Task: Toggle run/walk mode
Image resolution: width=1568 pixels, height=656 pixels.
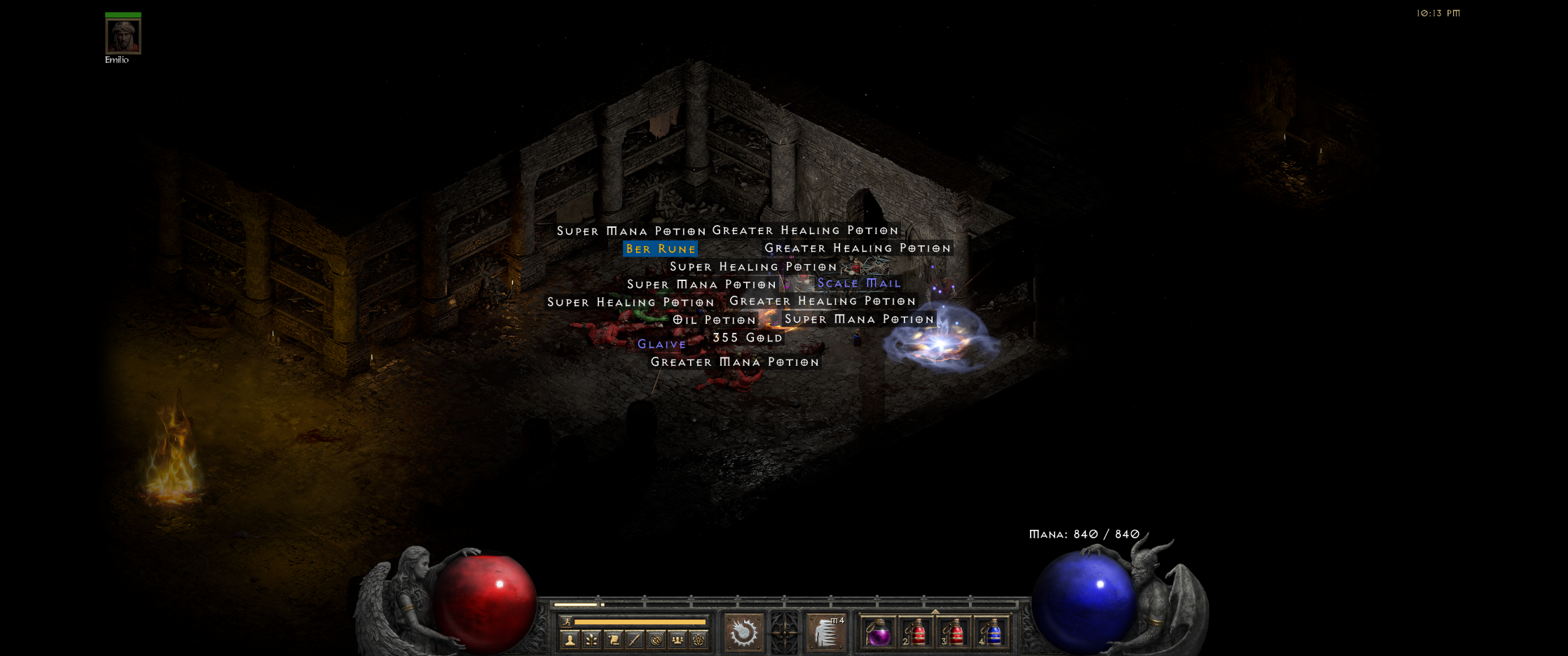Action: pyautogui.click(x=566, y=621)
